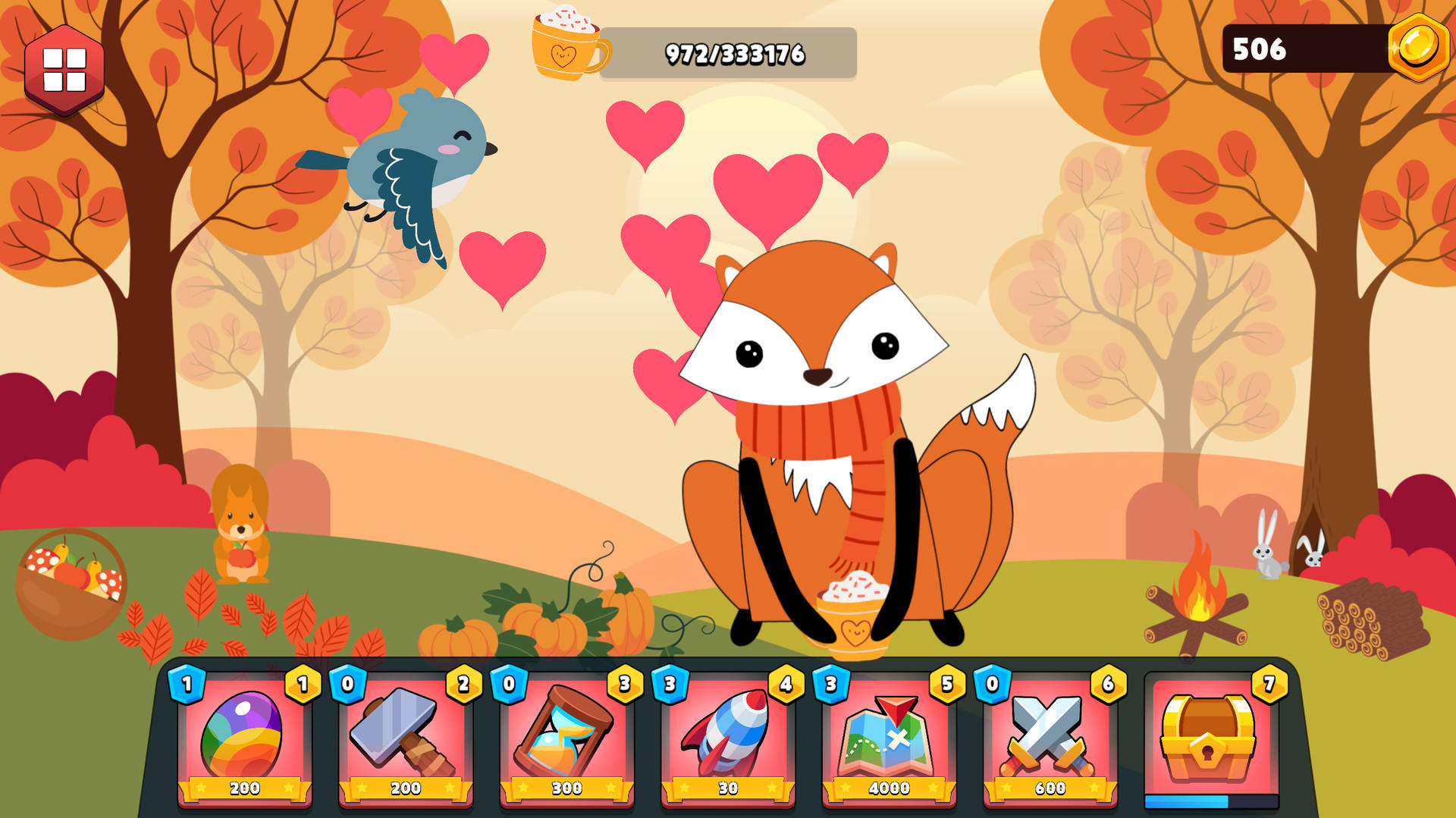
Task: Pet the fox with the scarf
Action: pos(819,417)
